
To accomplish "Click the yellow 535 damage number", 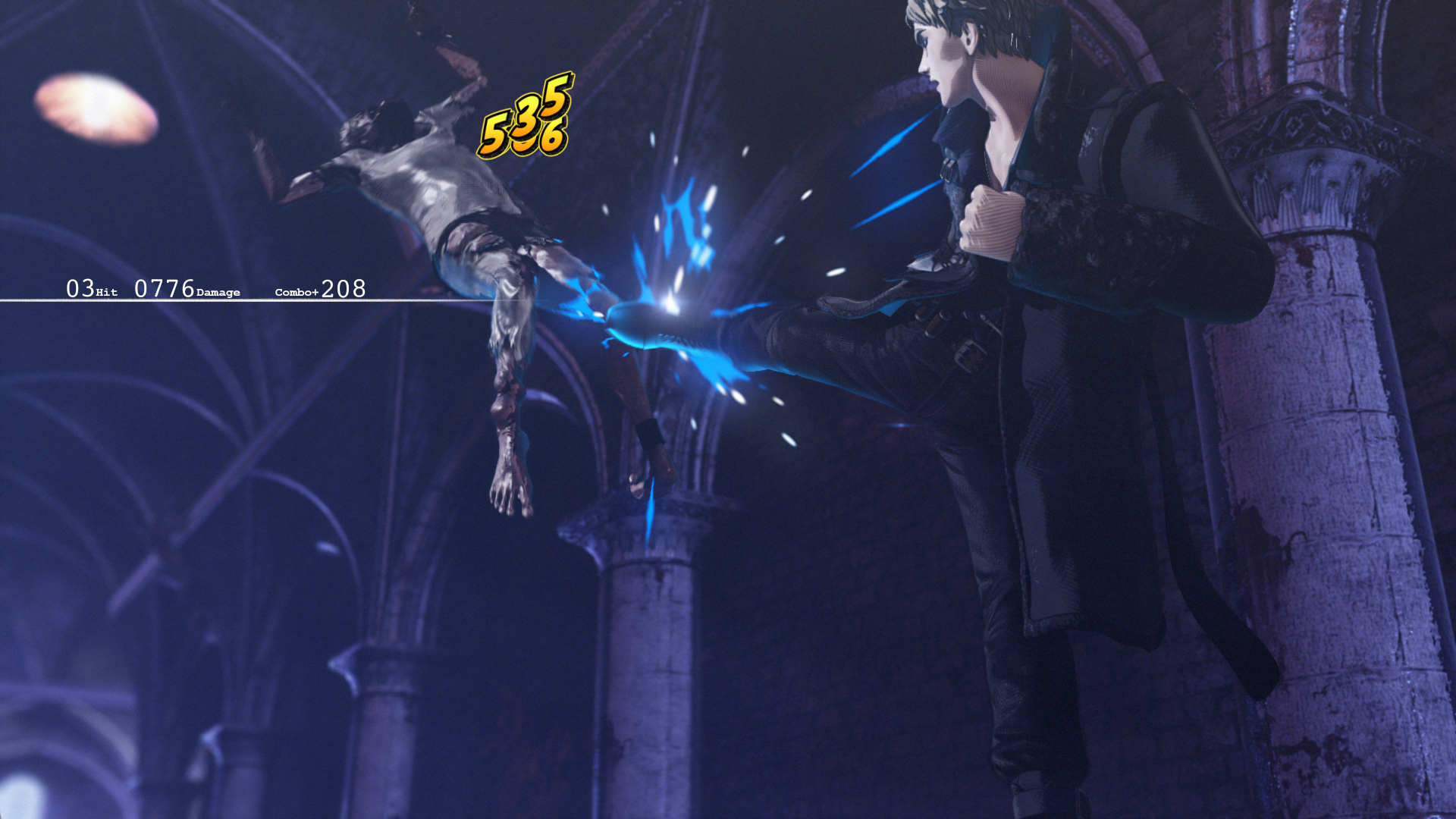I will [526, 120].
